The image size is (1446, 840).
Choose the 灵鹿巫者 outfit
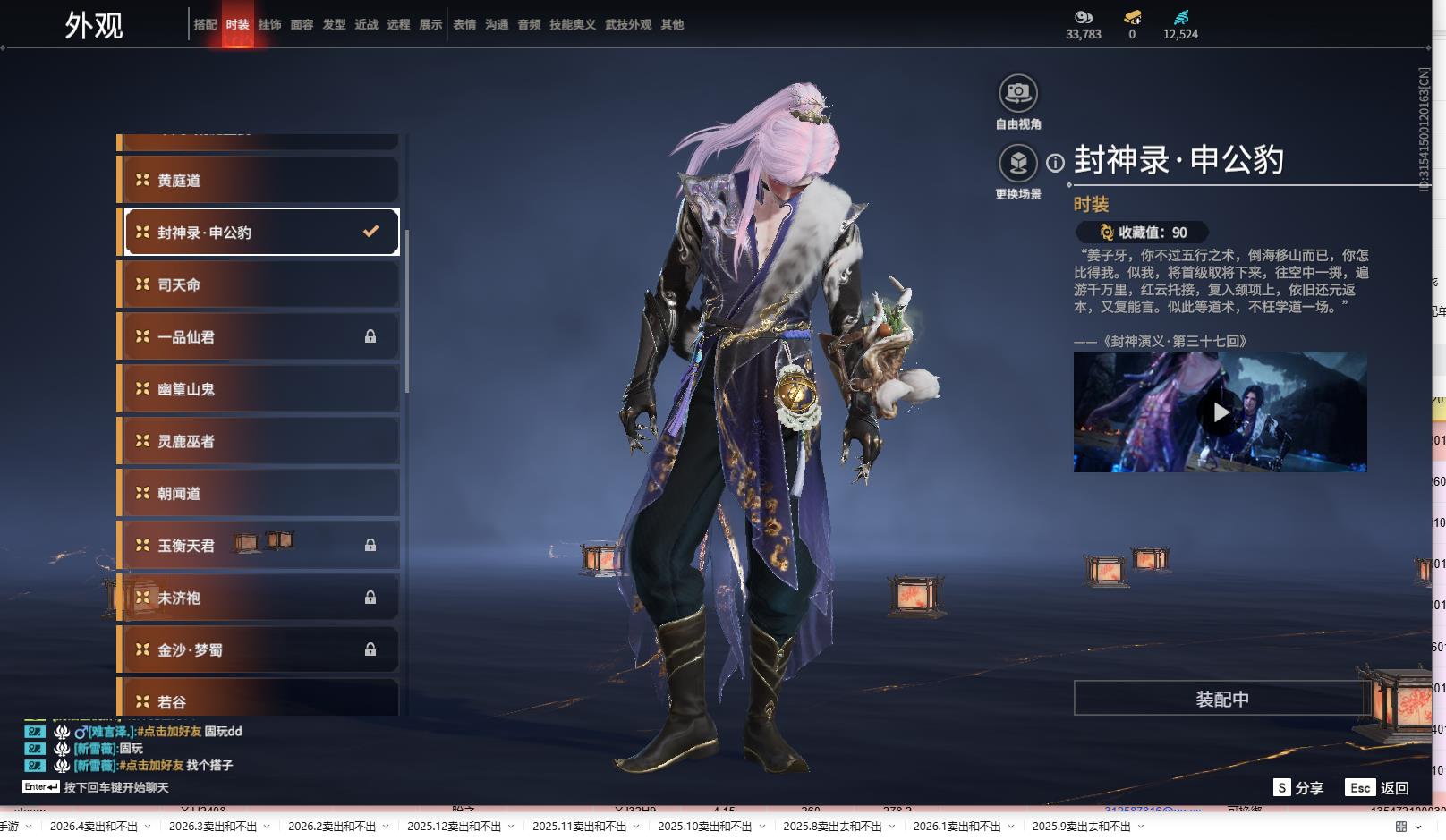tap(259, 441)
